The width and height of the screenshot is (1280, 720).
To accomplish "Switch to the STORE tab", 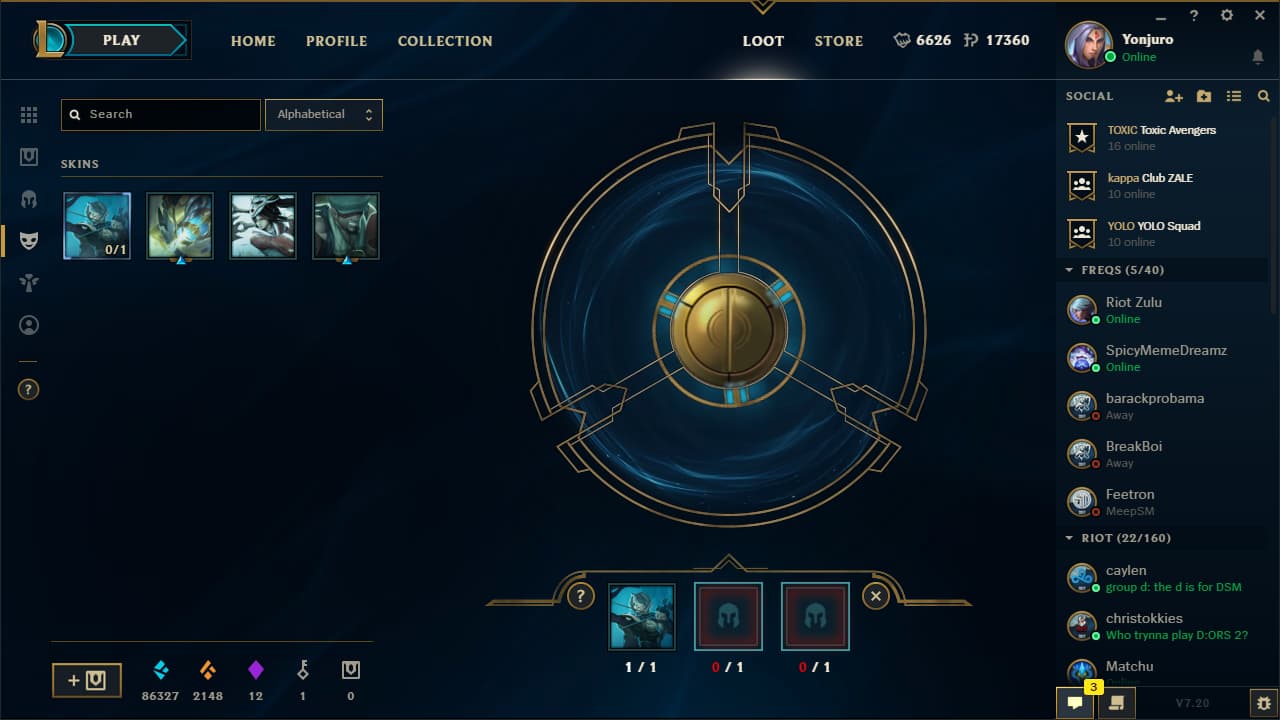I will [x=839, y=41].
